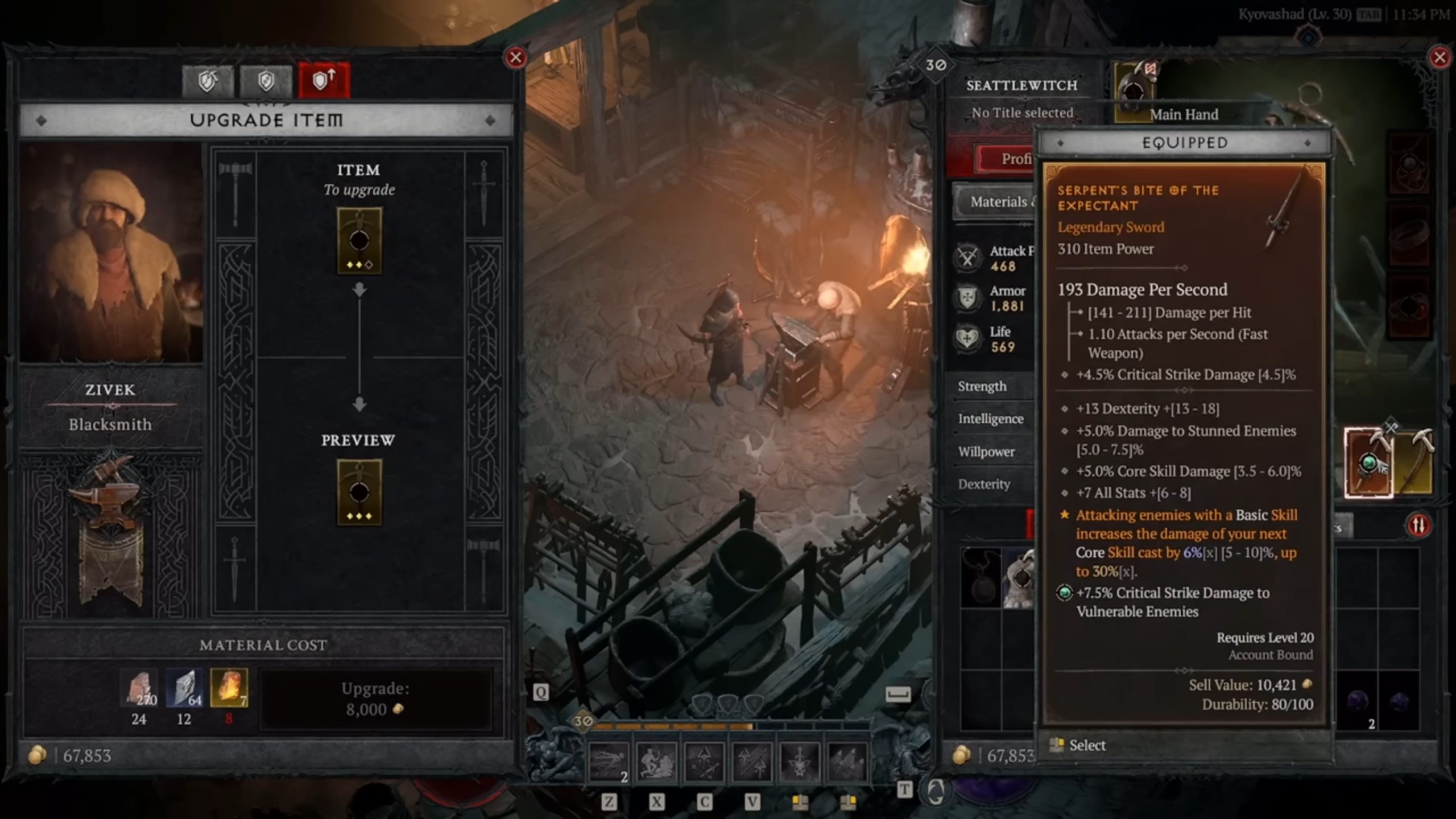Click the item-to-upgrade slot thumbnail
The image size is (1456, 819).
click(x=358, y=239)
